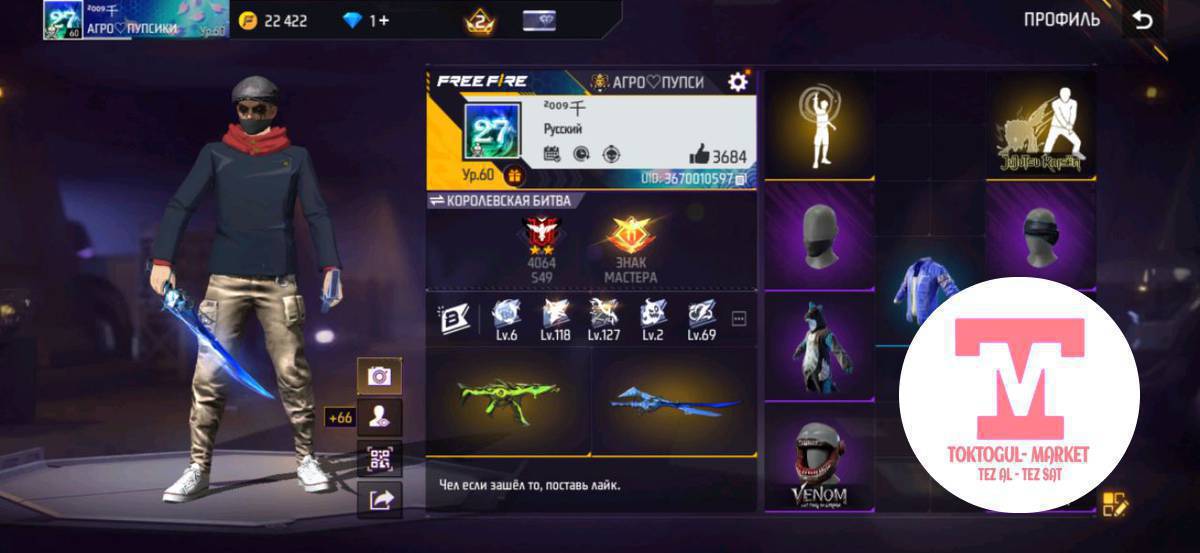This screenshot has height=553, width=1200.
Task: Open the QR code button
Action: [x=379, y=460]
